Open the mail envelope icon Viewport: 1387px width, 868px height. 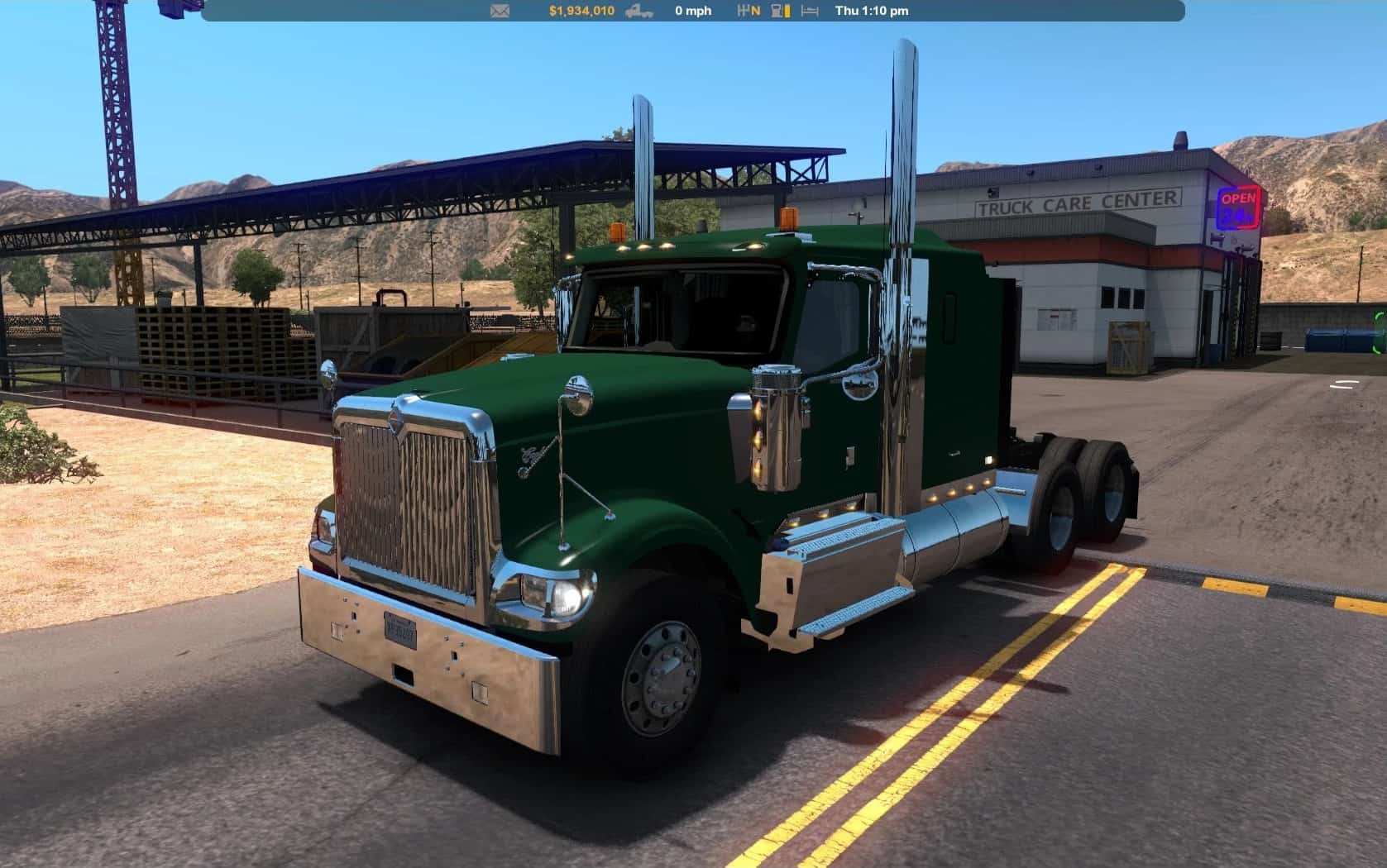500,11
